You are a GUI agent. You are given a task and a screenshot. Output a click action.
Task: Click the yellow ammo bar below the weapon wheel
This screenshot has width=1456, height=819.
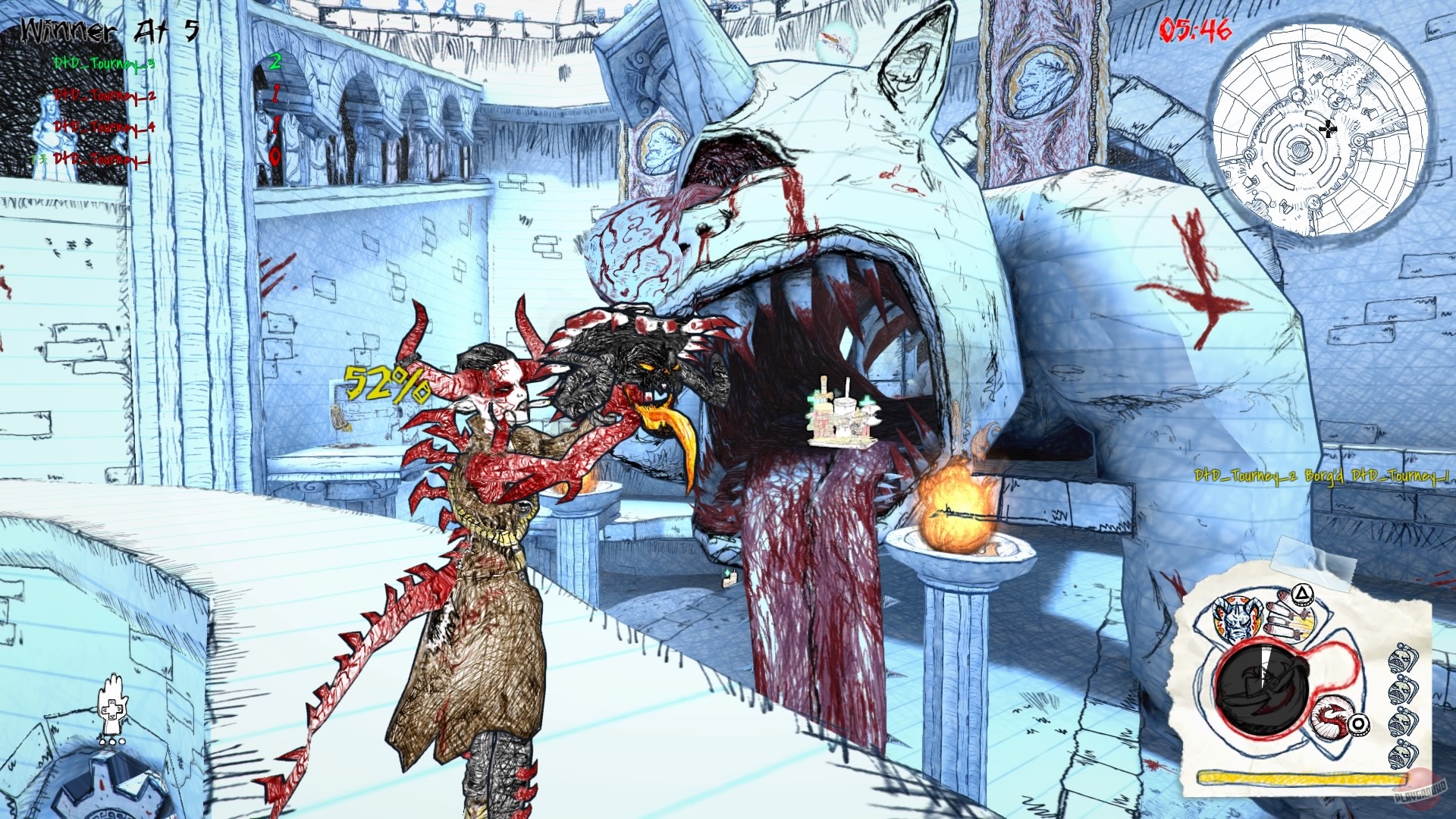(x=1301, y=776)
